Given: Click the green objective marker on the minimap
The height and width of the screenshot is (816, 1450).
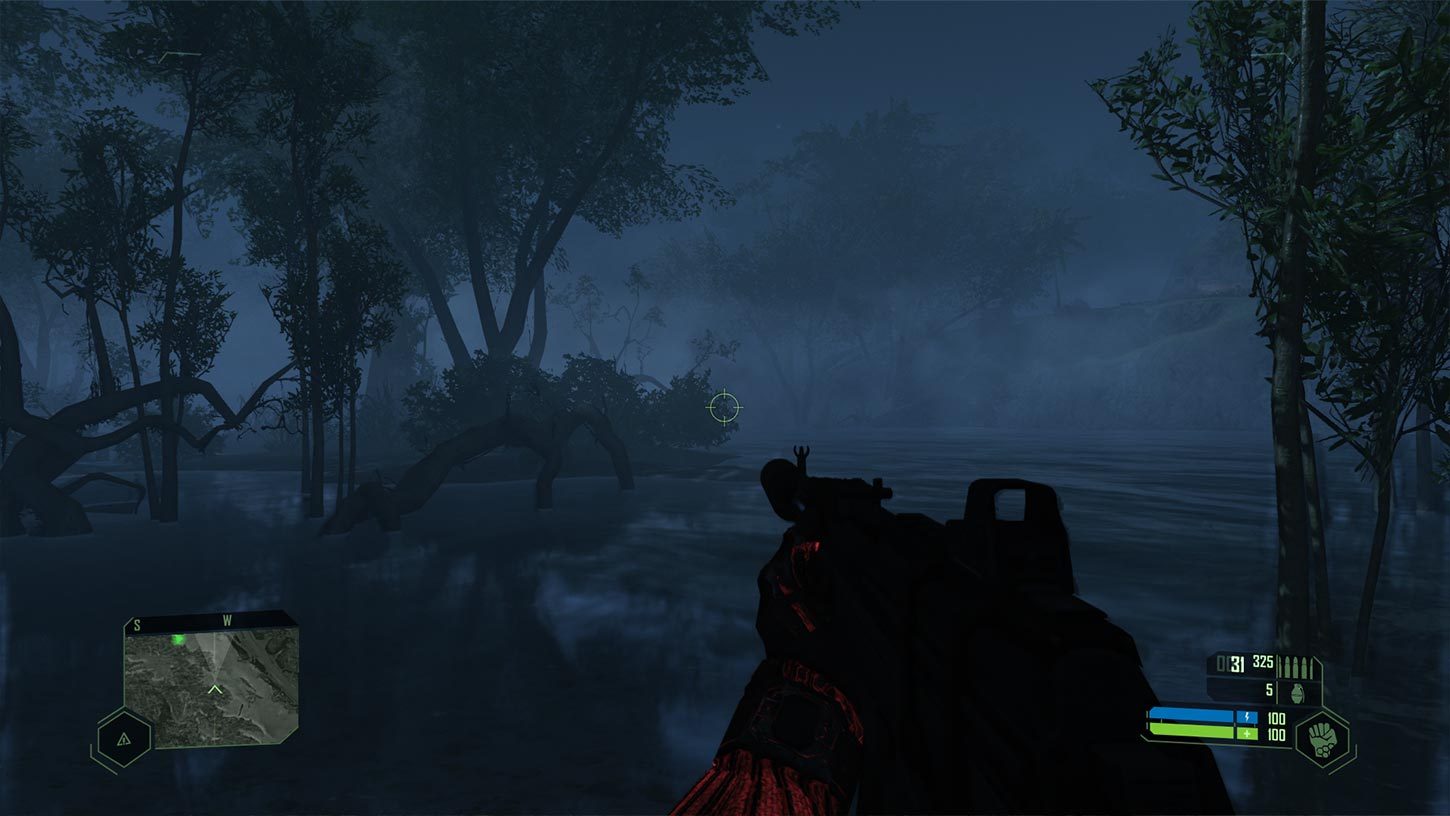Looking at the screenshot, I should coord(179,640).
